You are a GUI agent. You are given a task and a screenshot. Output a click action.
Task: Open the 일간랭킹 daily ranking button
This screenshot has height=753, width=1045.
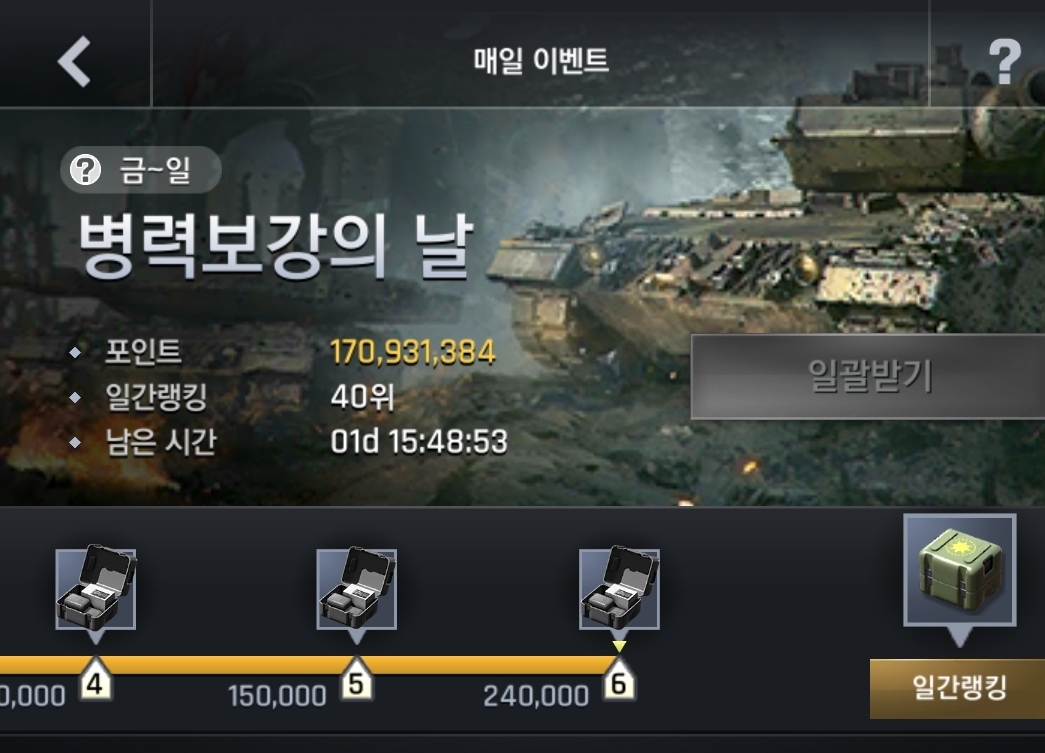pyautogui.click(x=957, y=688)
